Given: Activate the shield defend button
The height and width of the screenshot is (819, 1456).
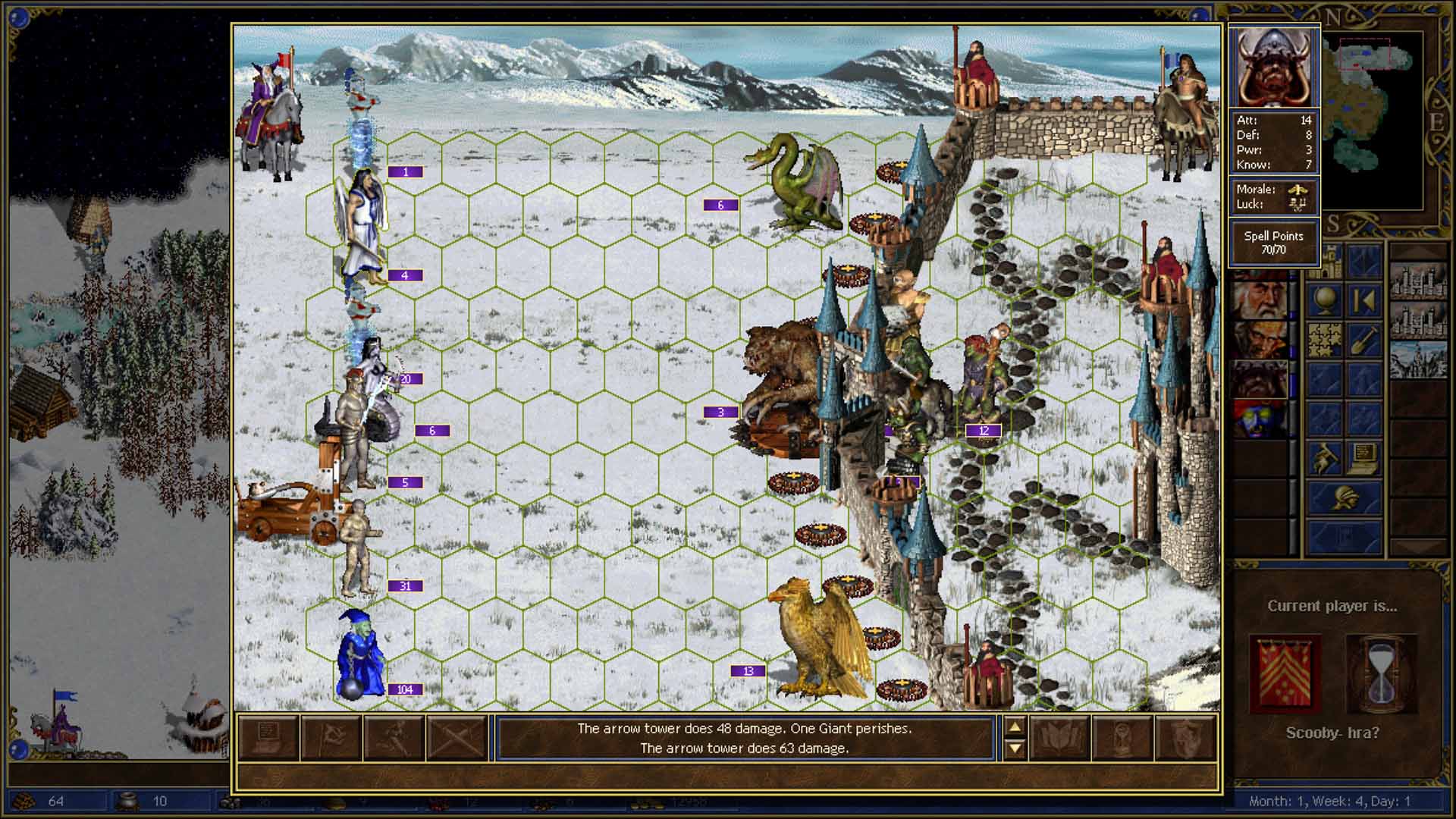Looking at the screenshot, I should coord(1186,737).
